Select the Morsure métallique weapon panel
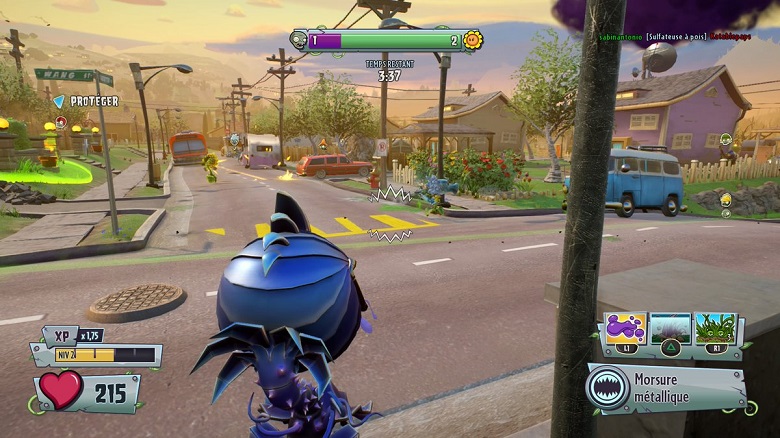This screenshot has height=438, width=780. point(668,388)
